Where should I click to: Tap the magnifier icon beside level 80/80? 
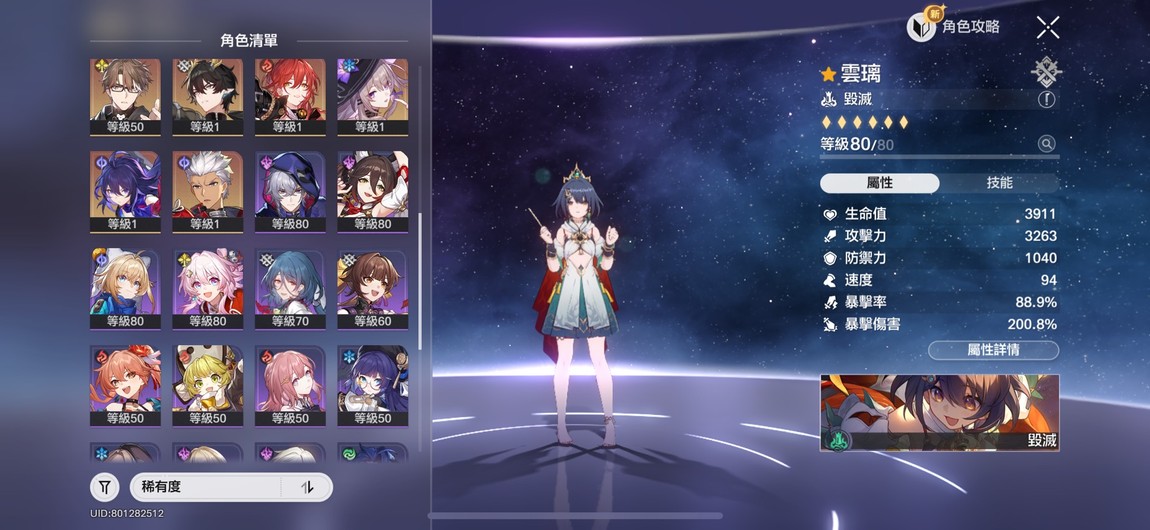pos(1046,144)
